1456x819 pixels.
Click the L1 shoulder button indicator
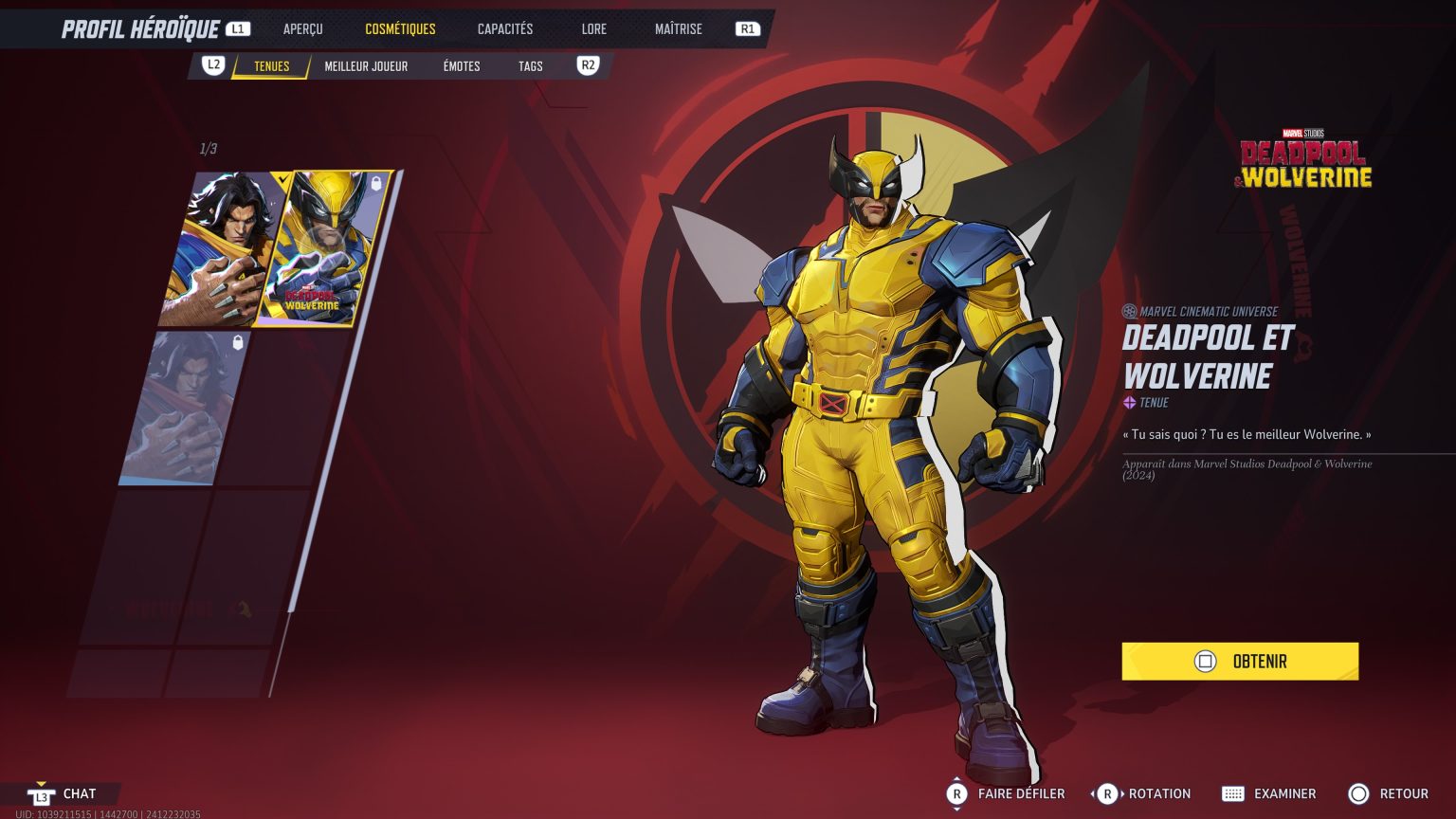pyautogui.click(x=238, y=27)
